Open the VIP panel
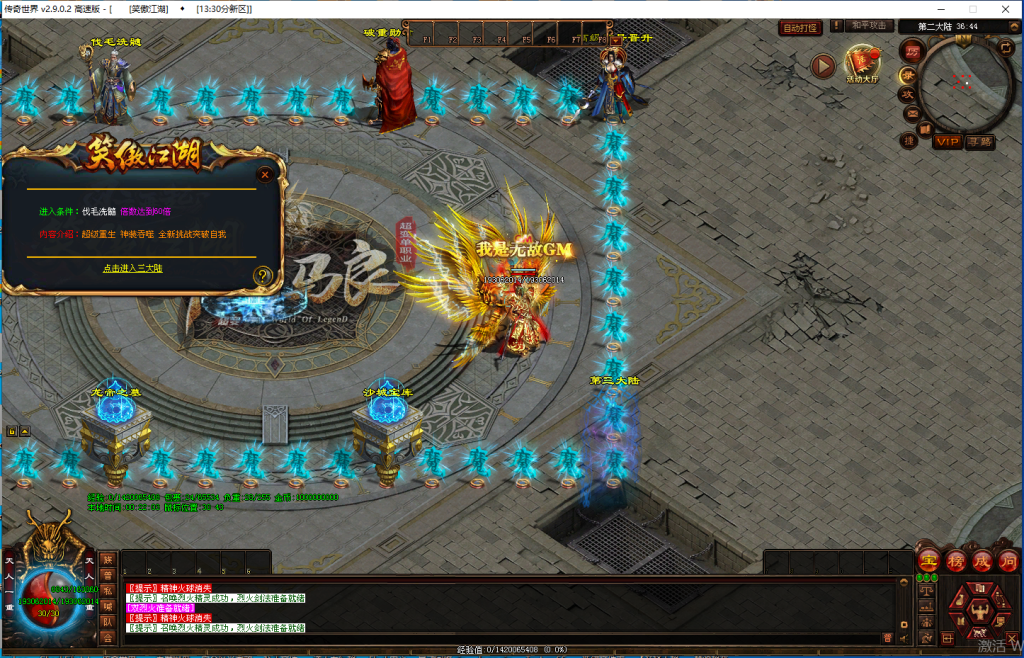 [x=948, y=142]
